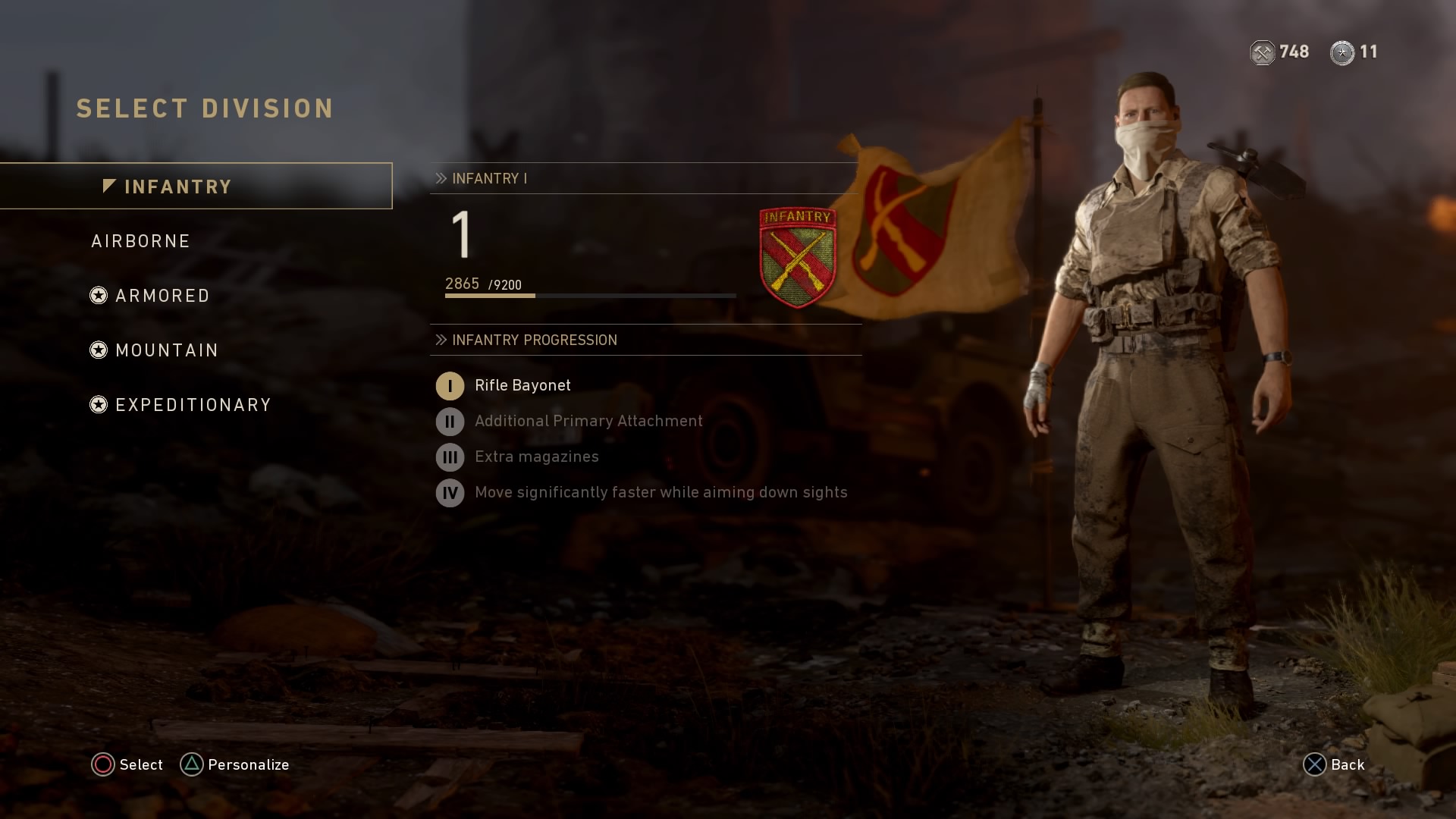Click the Personalize option
1456x819 pixels.
(235, 764)
